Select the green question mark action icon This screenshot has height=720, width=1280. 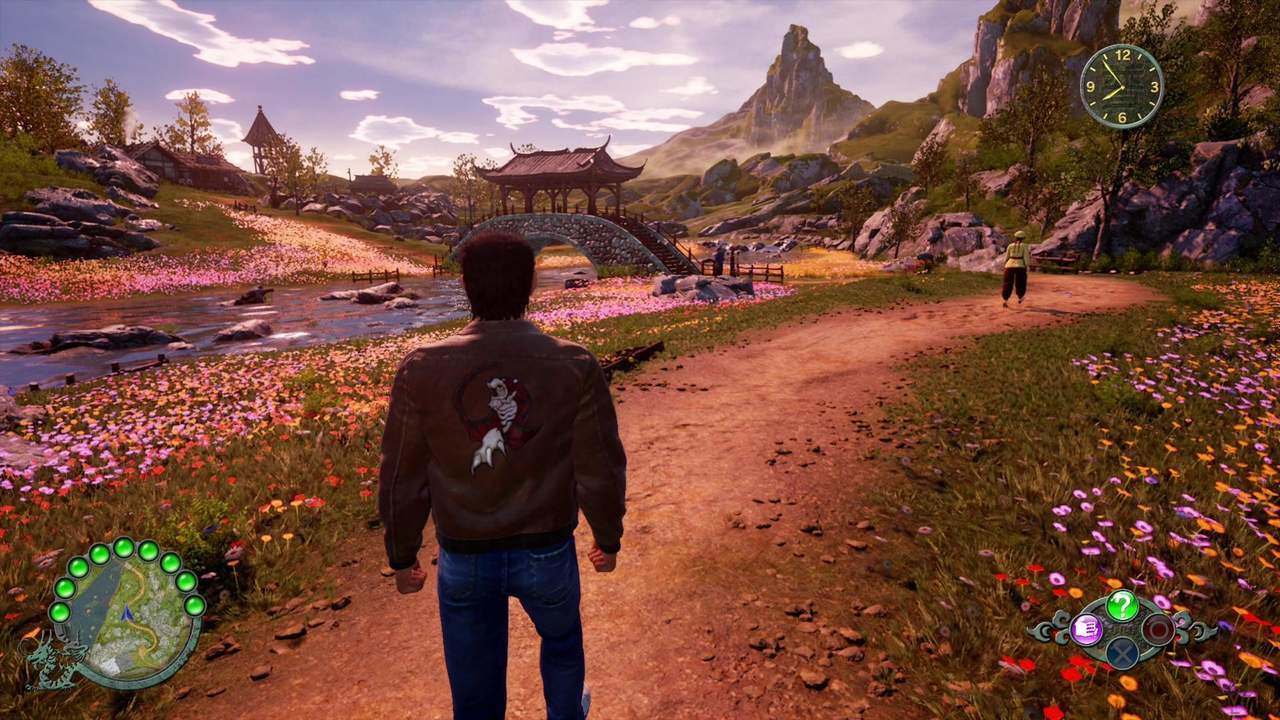[x=1122, y=605]
